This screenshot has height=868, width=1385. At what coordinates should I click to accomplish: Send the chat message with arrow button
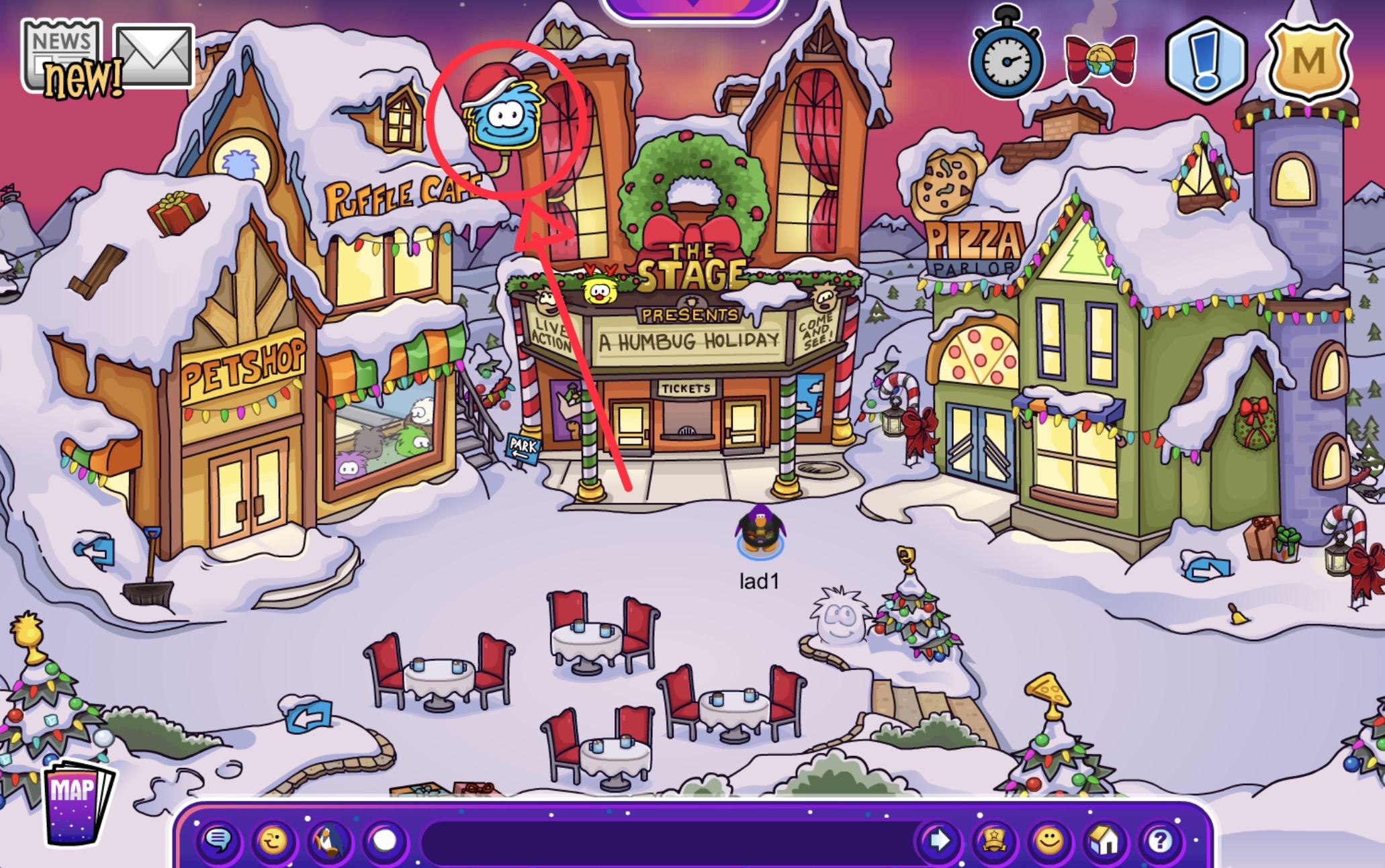[x=939, y=840]
